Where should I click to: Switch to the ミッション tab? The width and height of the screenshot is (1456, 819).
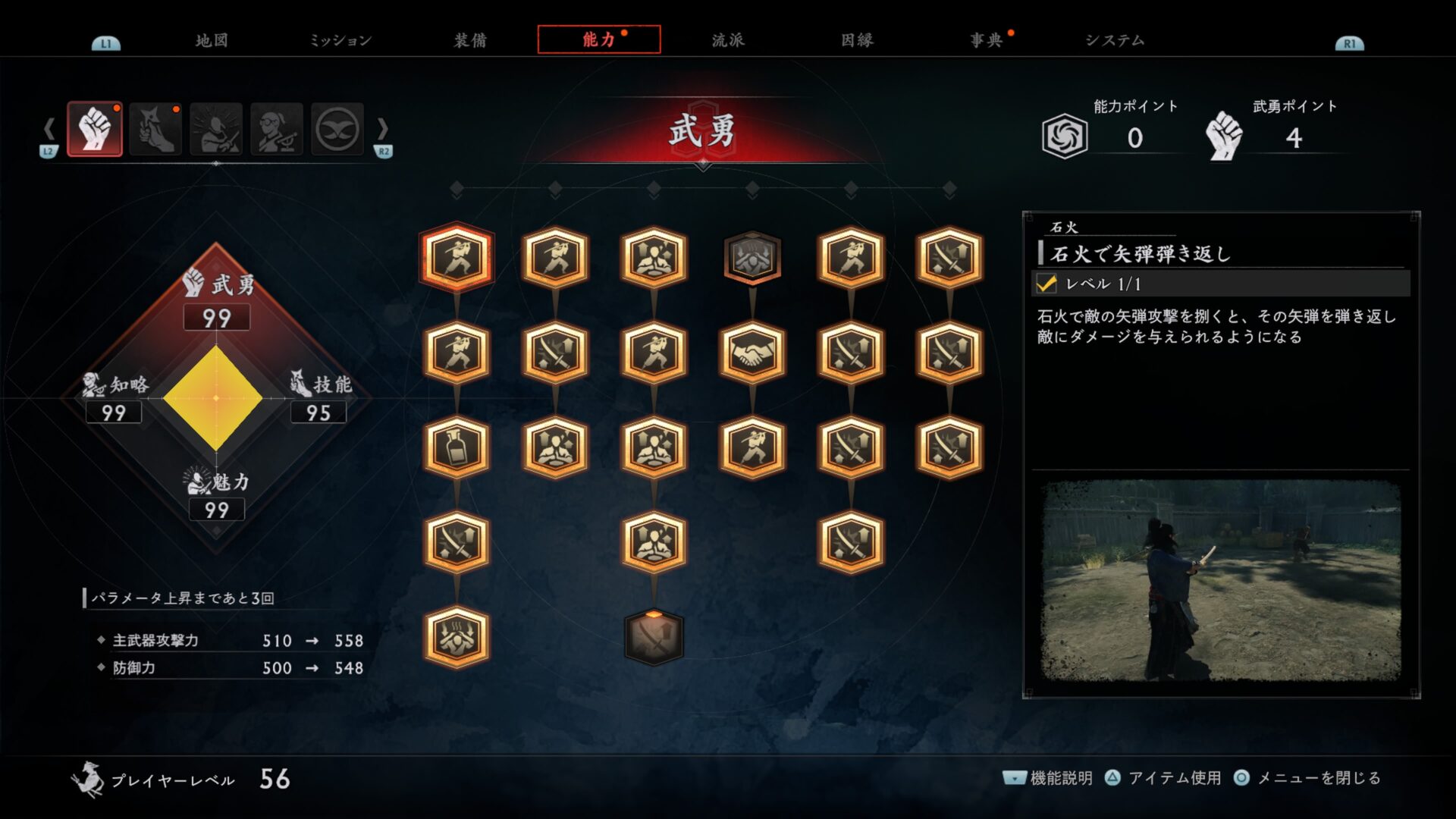point(340,40)
